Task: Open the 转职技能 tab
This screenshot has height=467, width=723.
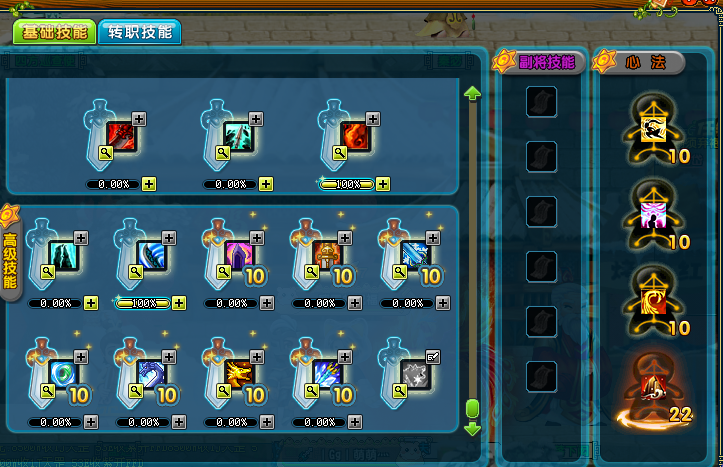Action: pyautogui.click(x=140, y=31)
